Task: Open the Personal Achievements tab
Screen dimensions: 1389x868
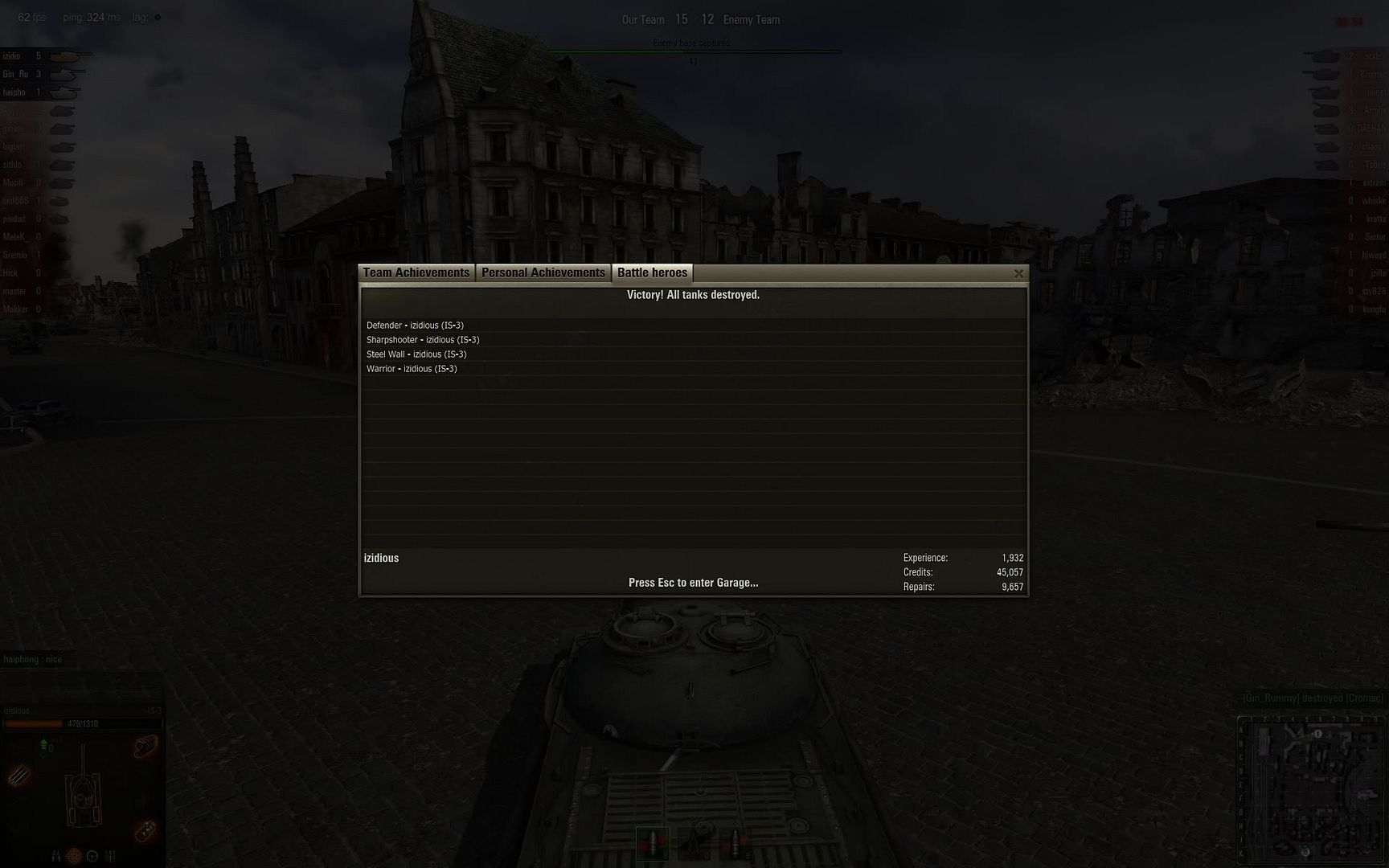Action: pos(543,272)
